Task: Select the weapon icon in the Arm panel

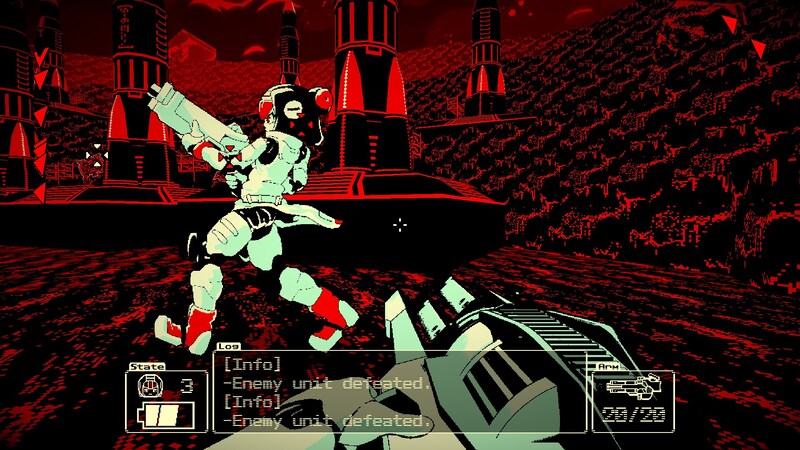Action: click(632, 385)
